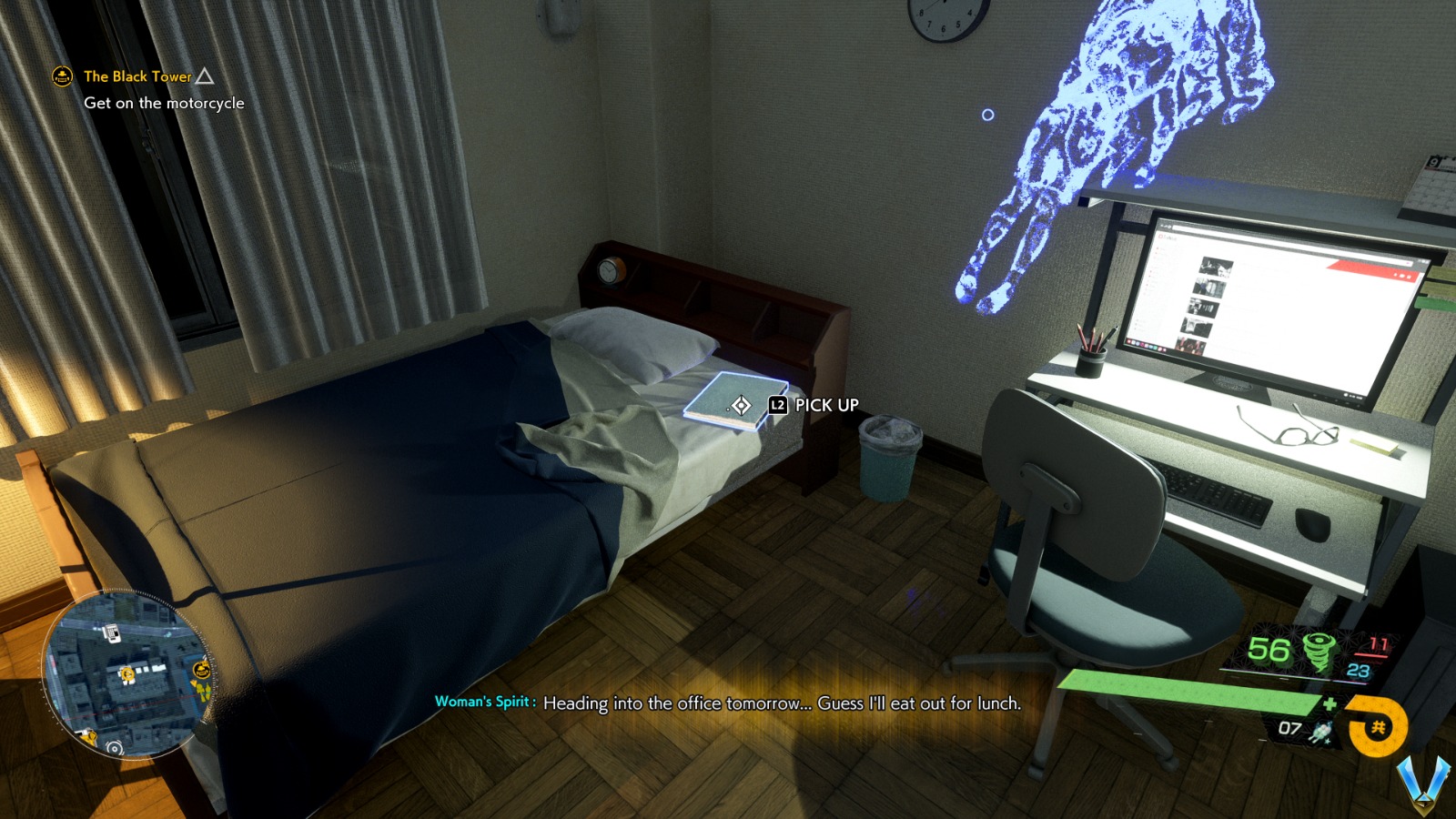
Task: Click the spirits cluster icon on the minimap right
Action: point(202,690)
